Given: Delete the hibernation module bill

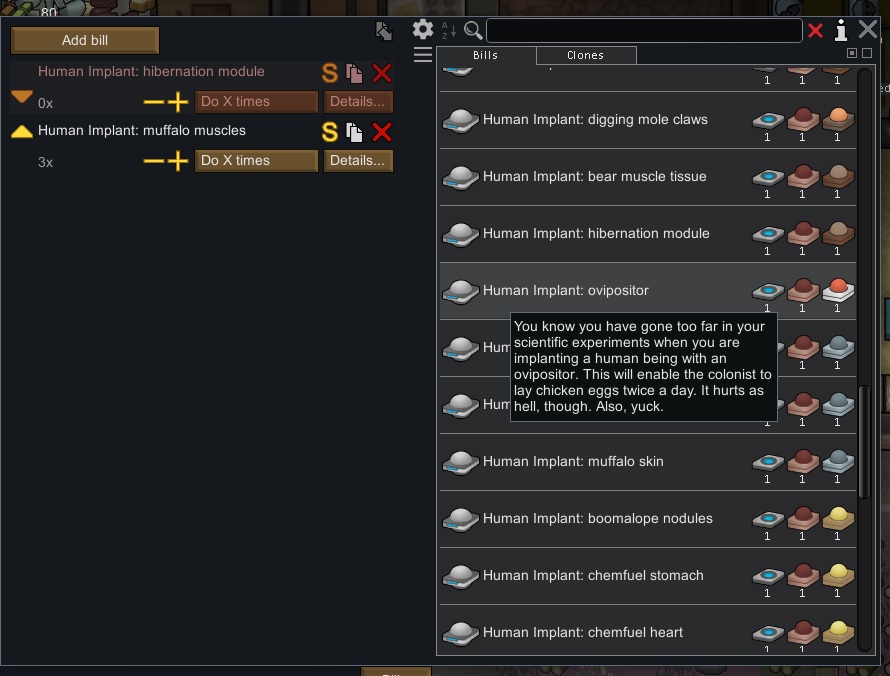Looking at the screenshot, I should [381, 73].
